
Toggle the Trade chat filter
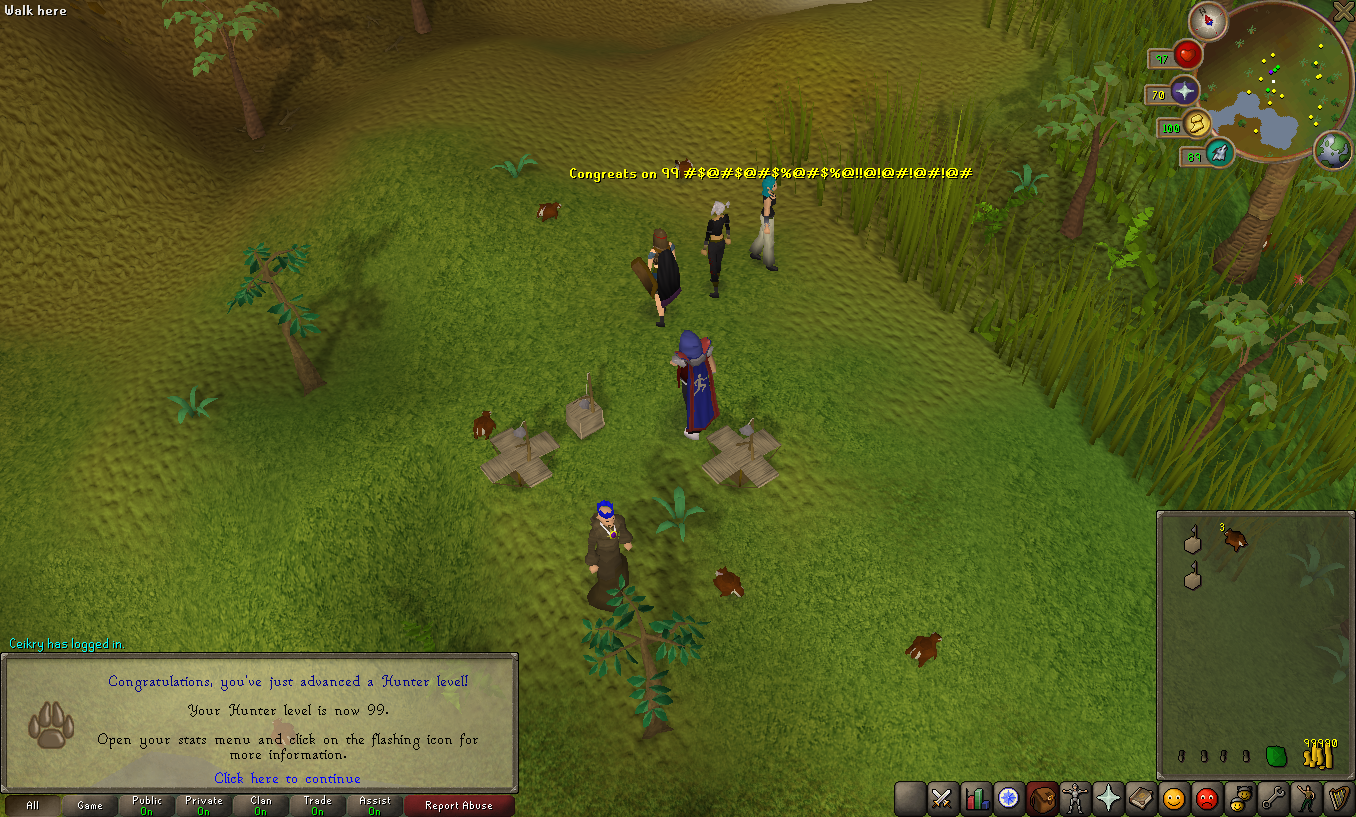coord(318,805)
